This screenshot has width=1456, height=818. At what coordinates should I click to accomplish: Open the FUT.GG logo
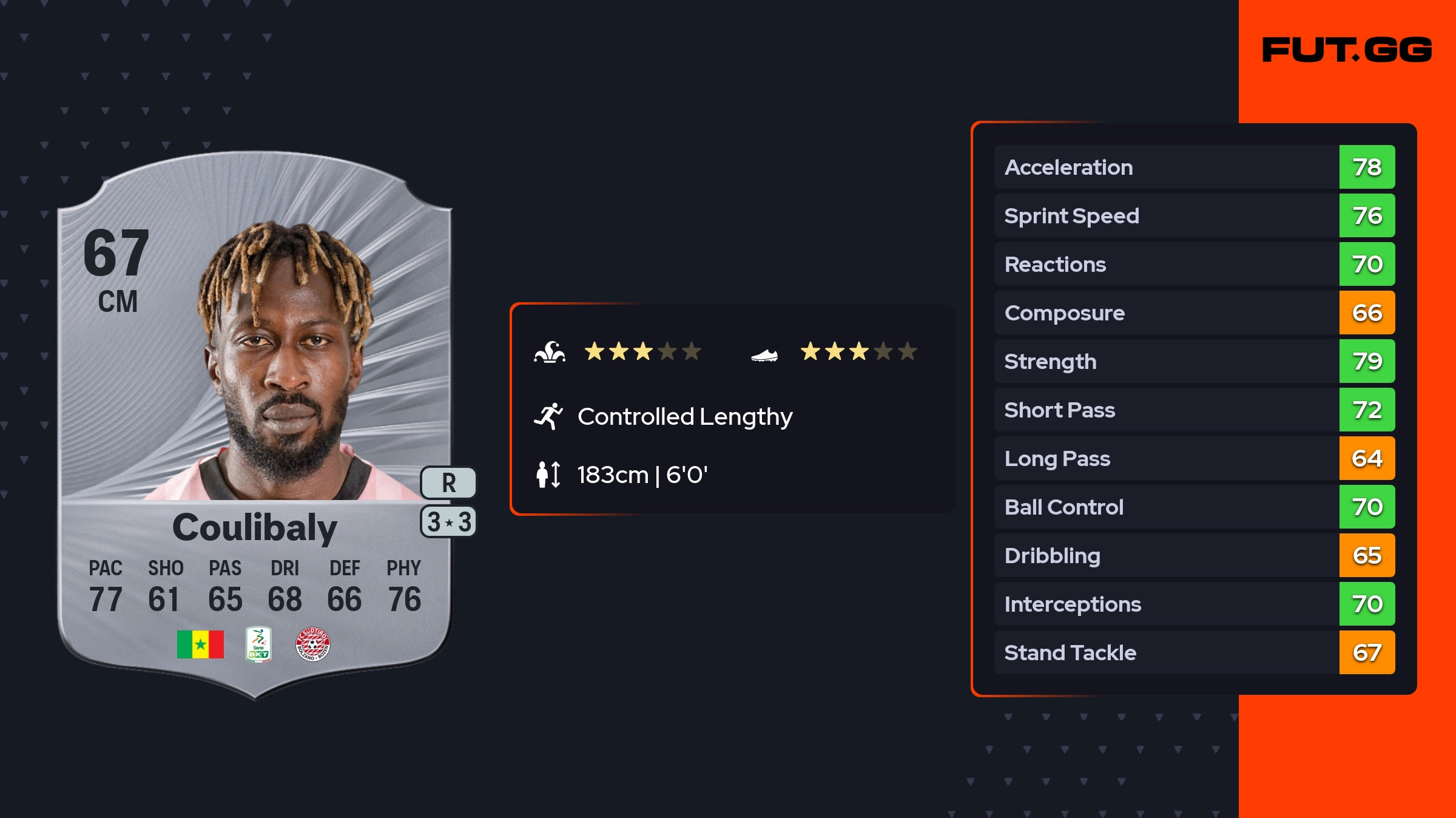coord(1347,50)
